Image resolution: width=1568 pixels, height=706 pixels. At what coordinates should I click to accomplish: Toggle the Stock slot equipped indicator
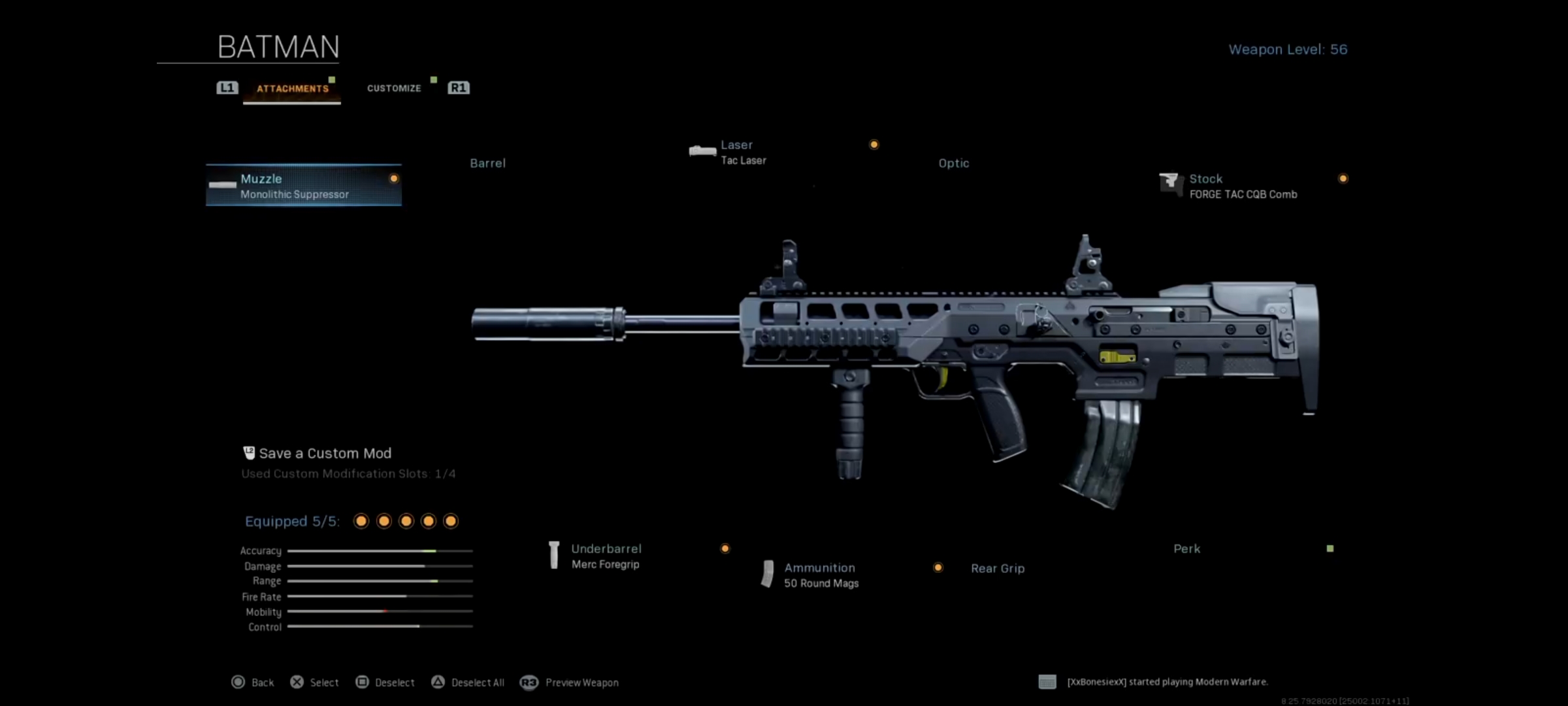(1343, 178)
